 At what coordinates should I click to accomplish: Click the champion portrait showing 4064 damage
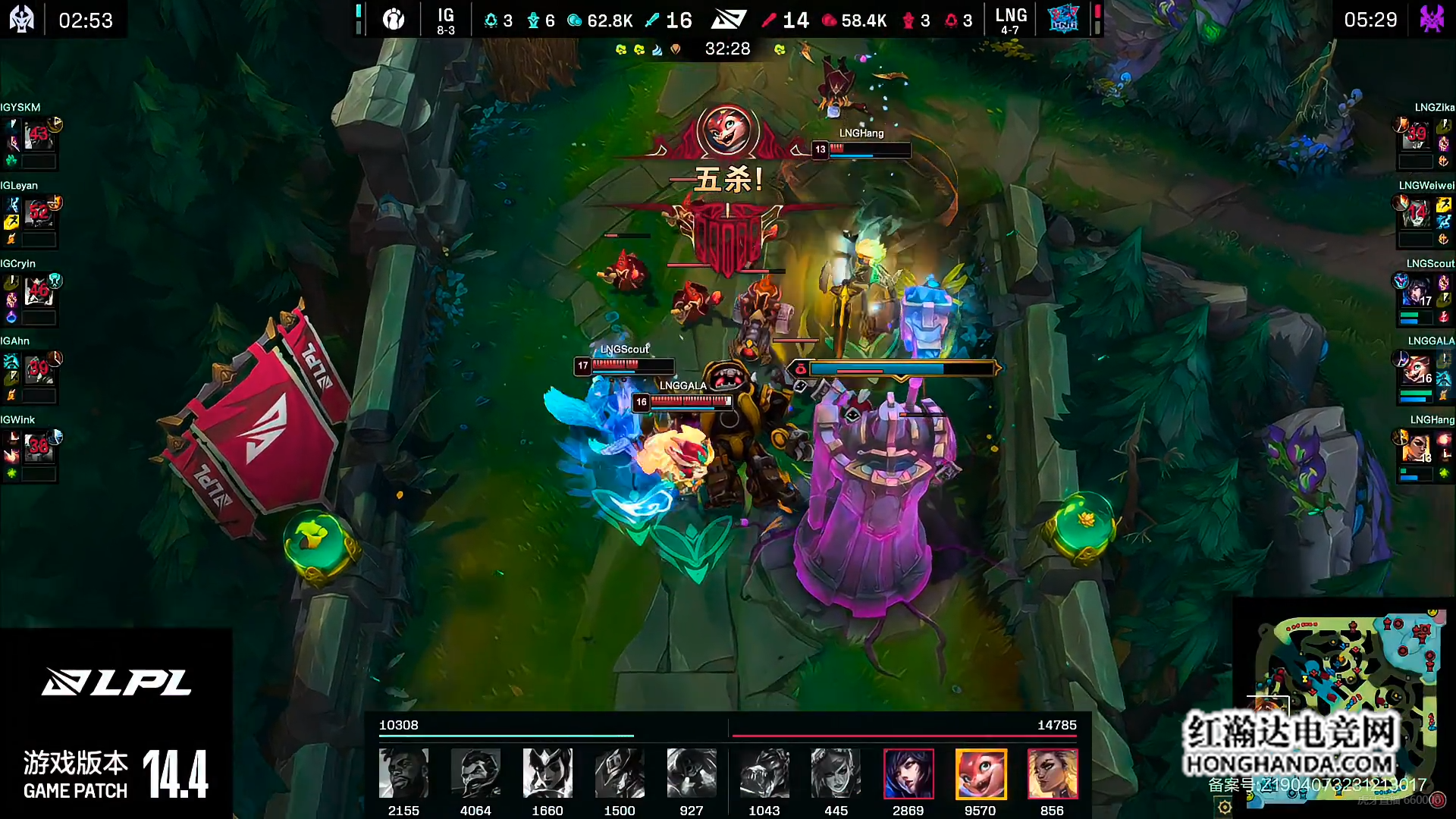[475, 773]
